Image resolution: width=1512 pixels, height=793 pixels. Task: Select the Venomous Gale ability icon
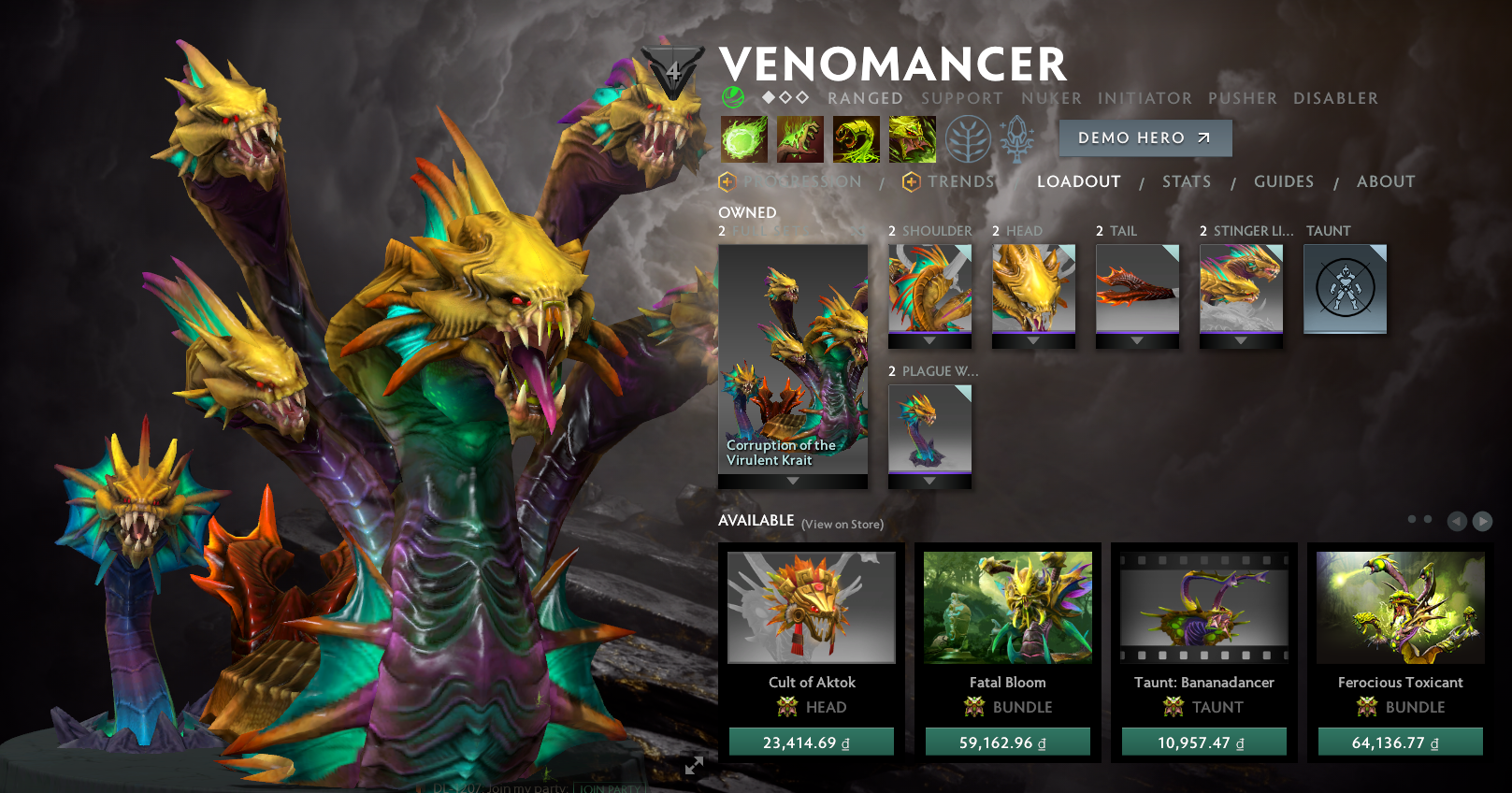(x=745, y=137)
